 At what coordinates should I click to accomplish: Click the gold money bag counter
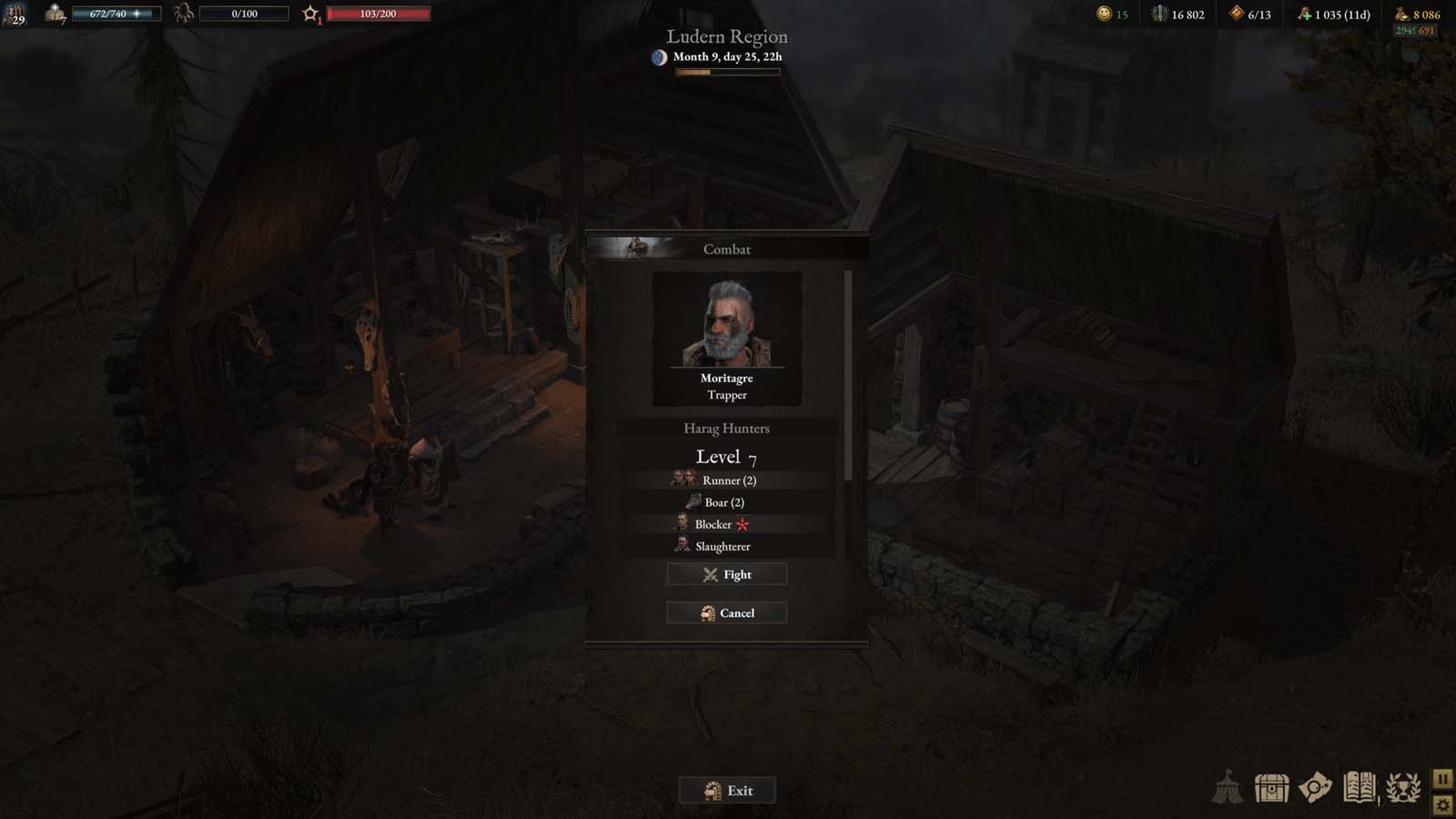tap(1412, 14)
